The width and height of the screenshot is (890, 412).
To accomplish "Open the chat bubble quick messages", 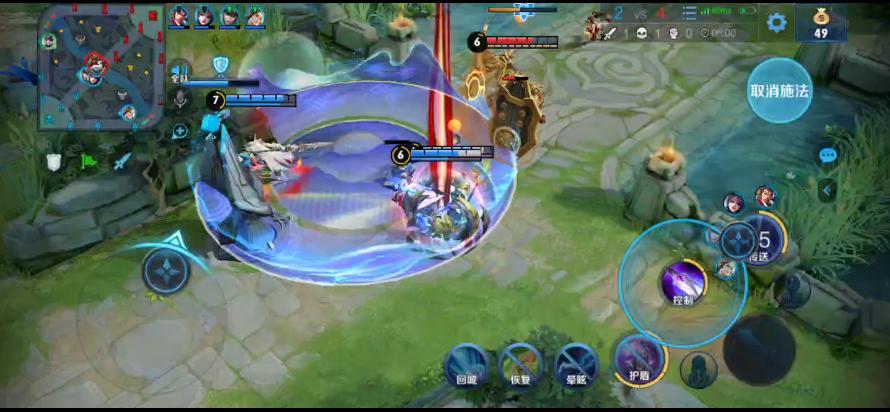I will [828, 155].
